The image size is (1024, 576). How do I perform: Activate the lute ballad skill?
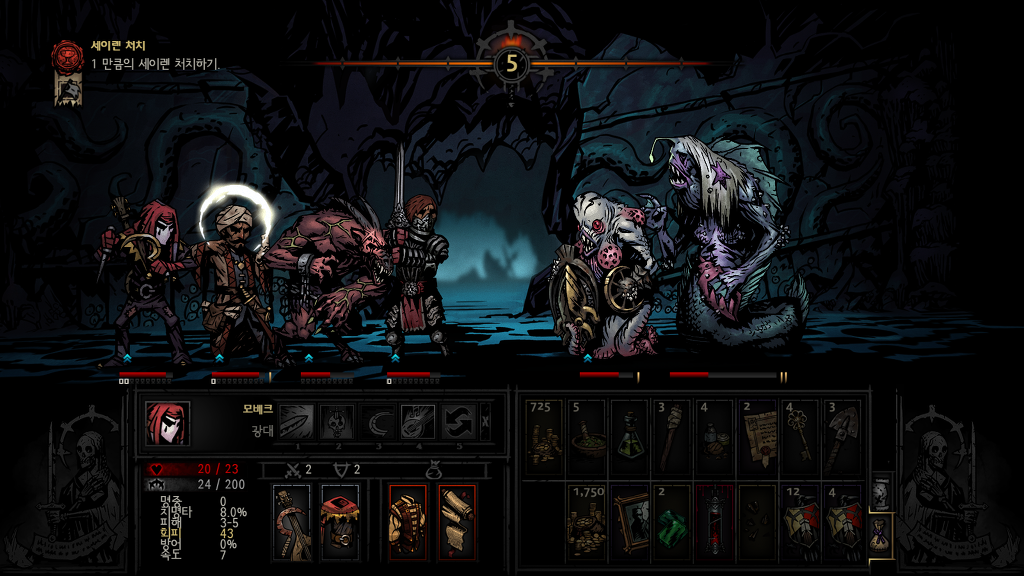tap(418, 421)
